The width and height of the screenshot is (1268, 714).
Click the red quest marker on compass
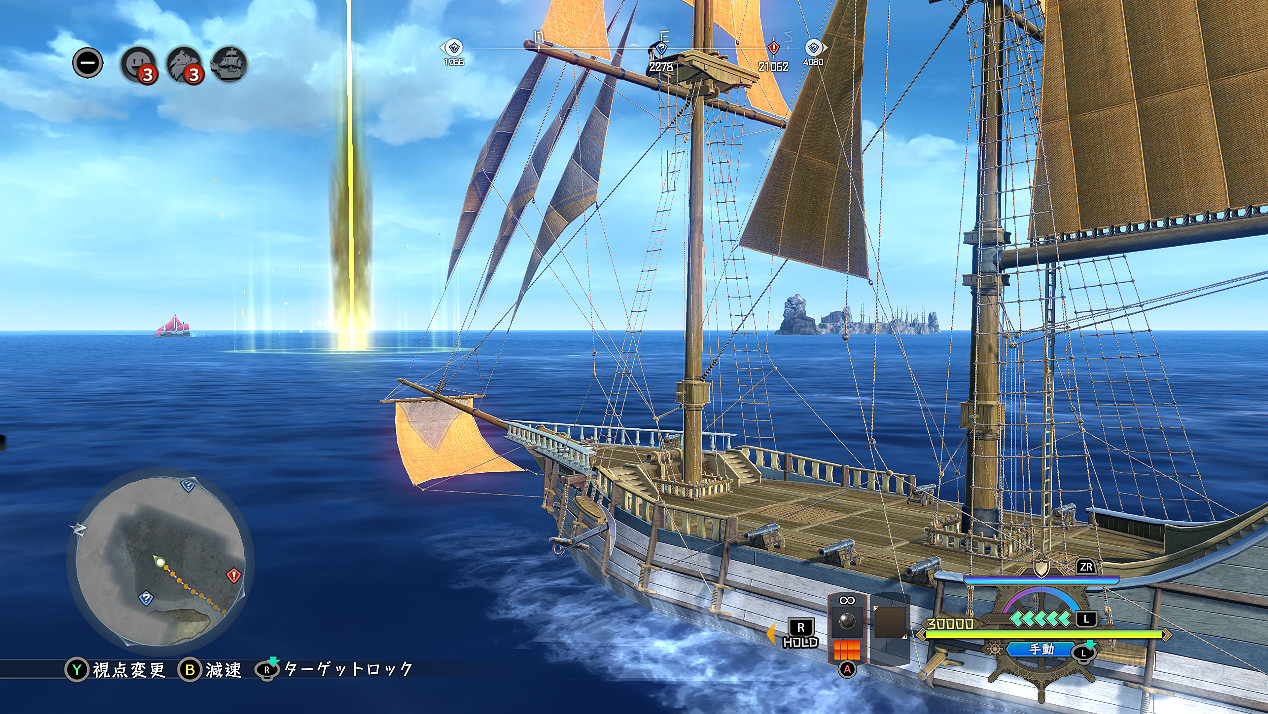773,48
